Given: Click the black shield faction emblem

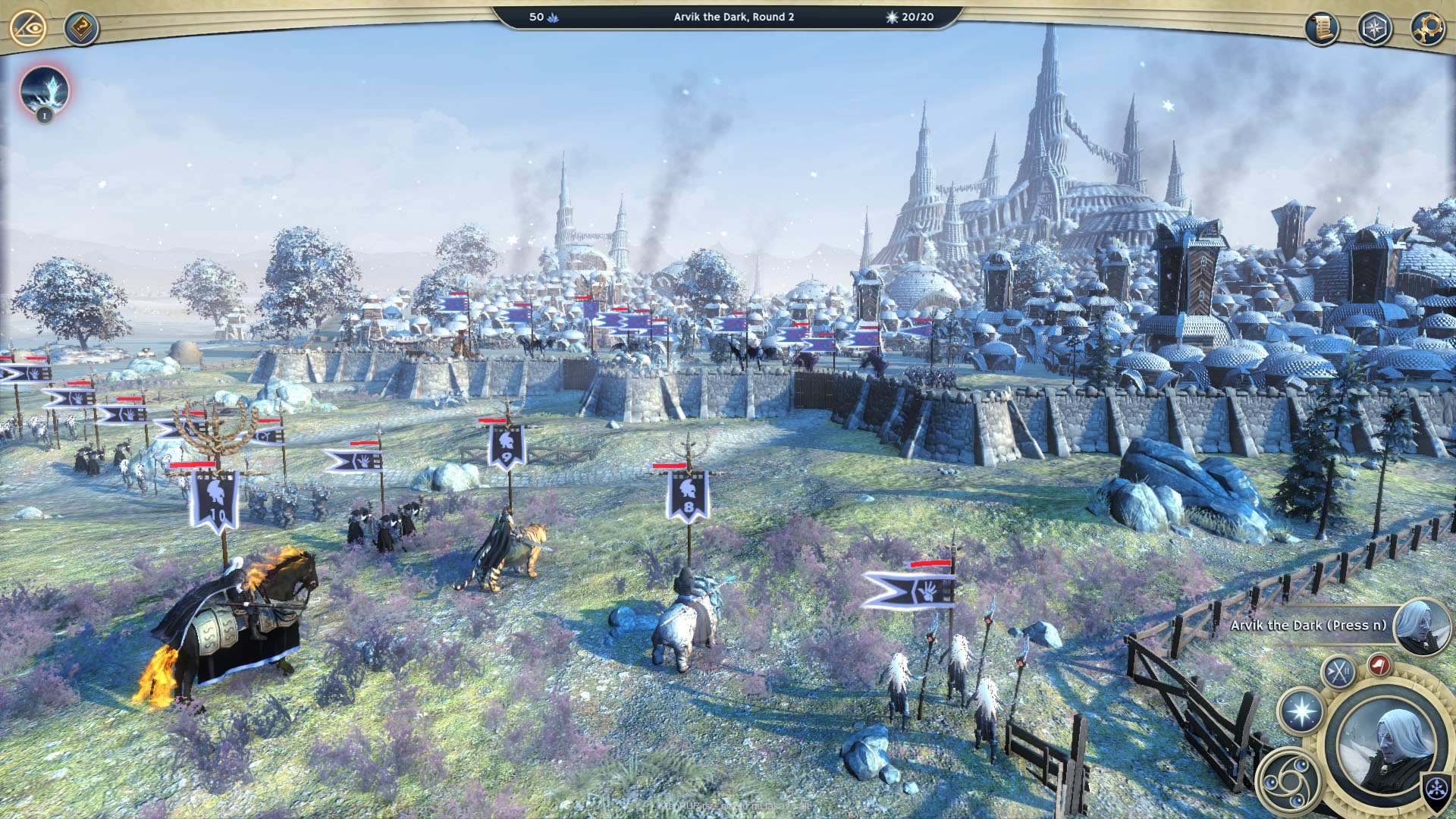Looking at the screenshot, I should tap(1437, 789).
